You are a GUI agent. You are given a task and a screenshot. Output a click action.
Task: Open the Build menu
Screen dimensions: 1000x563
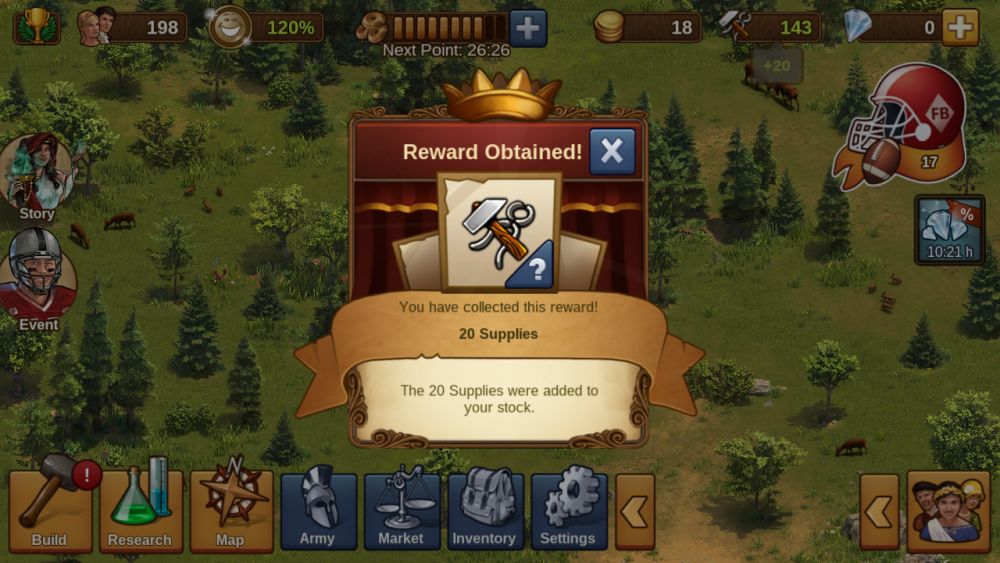click(x=50, y=510)
